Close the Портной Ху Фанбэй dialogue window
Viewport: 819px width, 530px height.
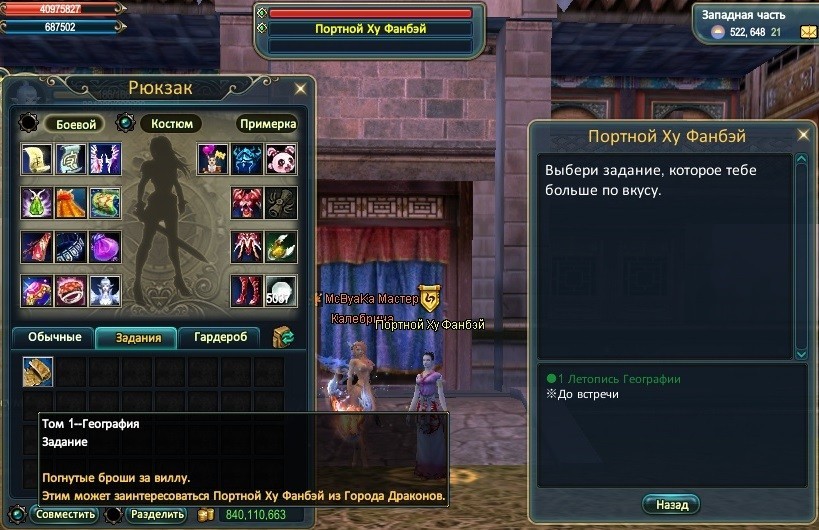[x=801, y=136]
